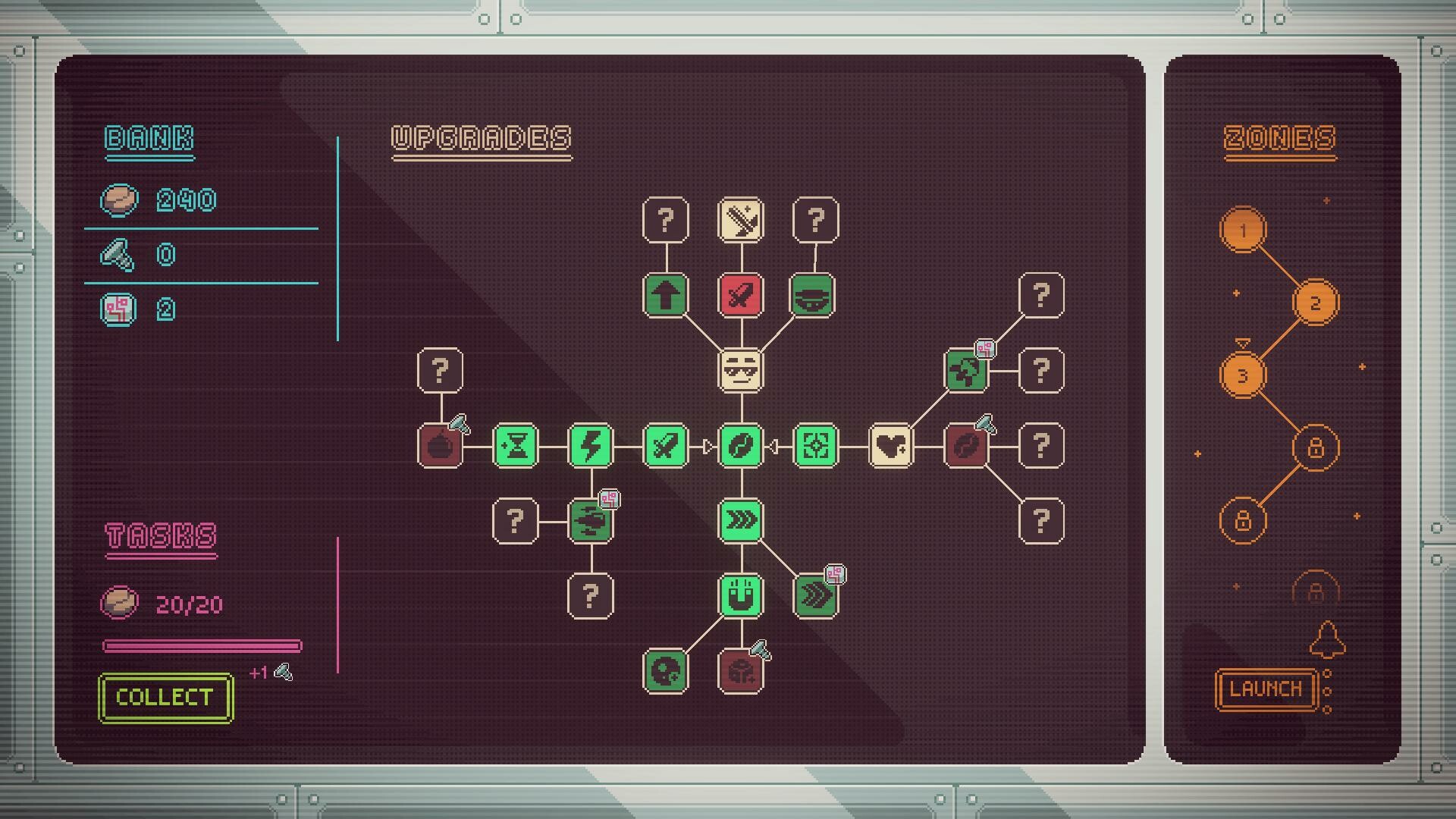Select the central coin upgrade node
Viewport: 1456px width, 819px height.
741,446
